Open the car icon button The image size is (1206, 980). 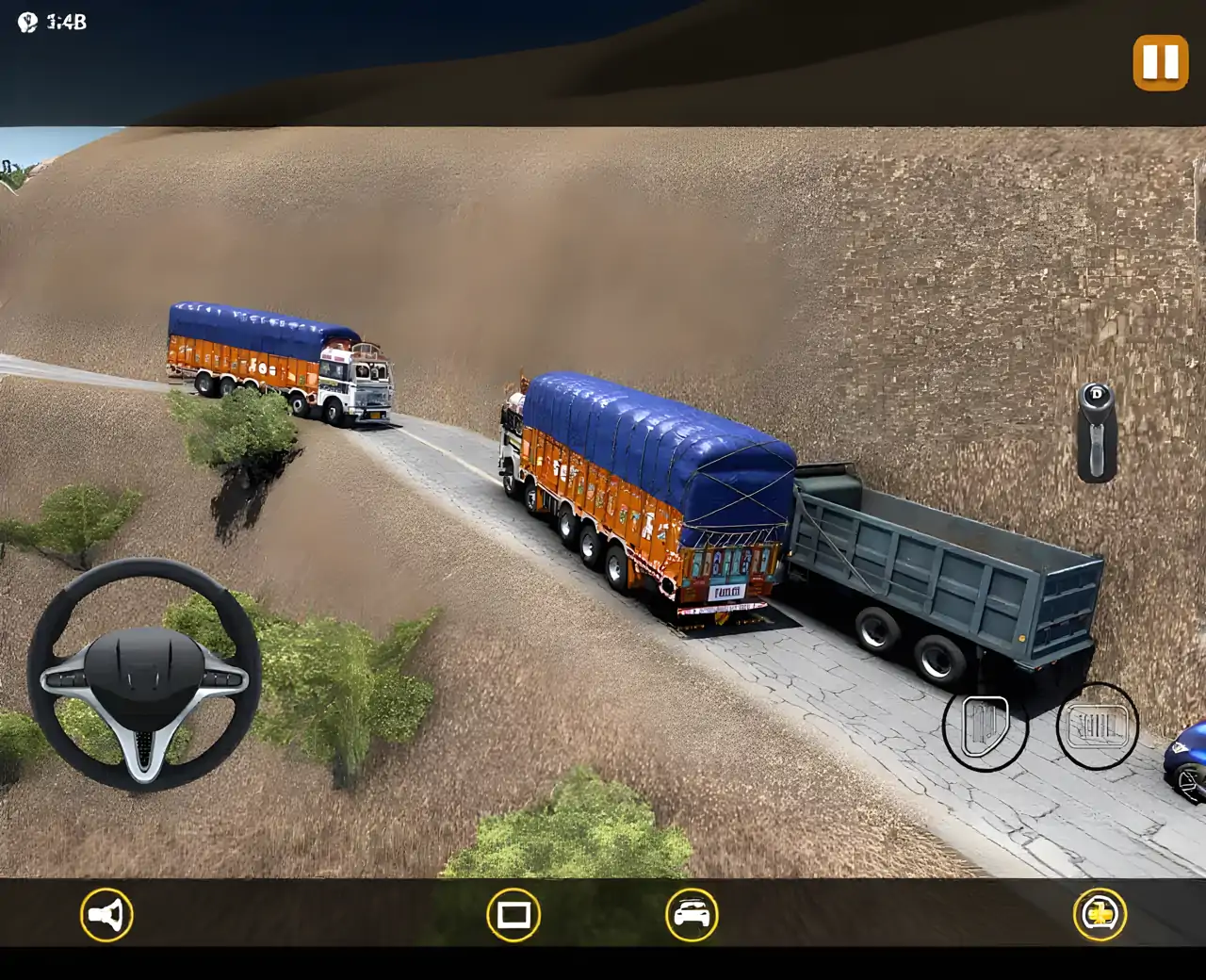pos(692,914)
